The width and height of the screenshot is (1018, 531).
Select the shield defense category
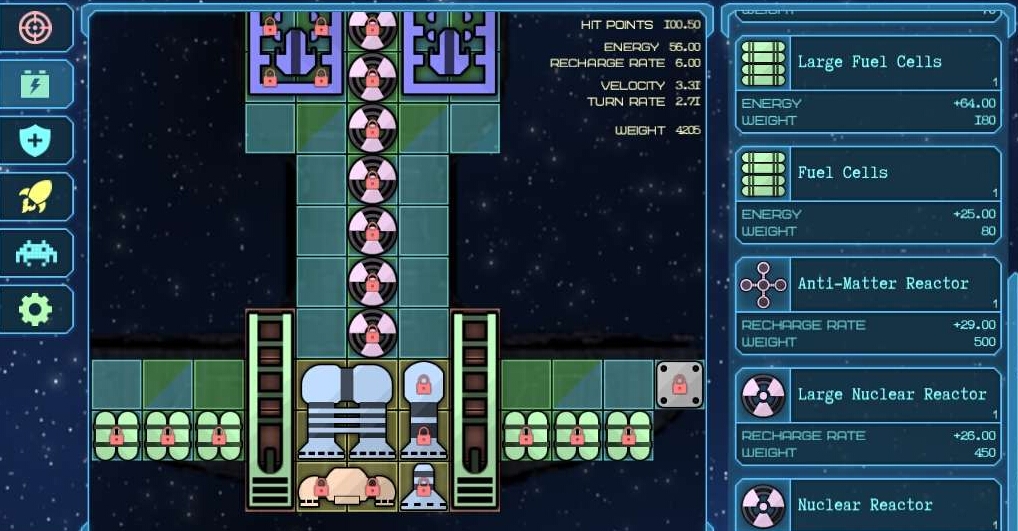(x=36, y=140)
